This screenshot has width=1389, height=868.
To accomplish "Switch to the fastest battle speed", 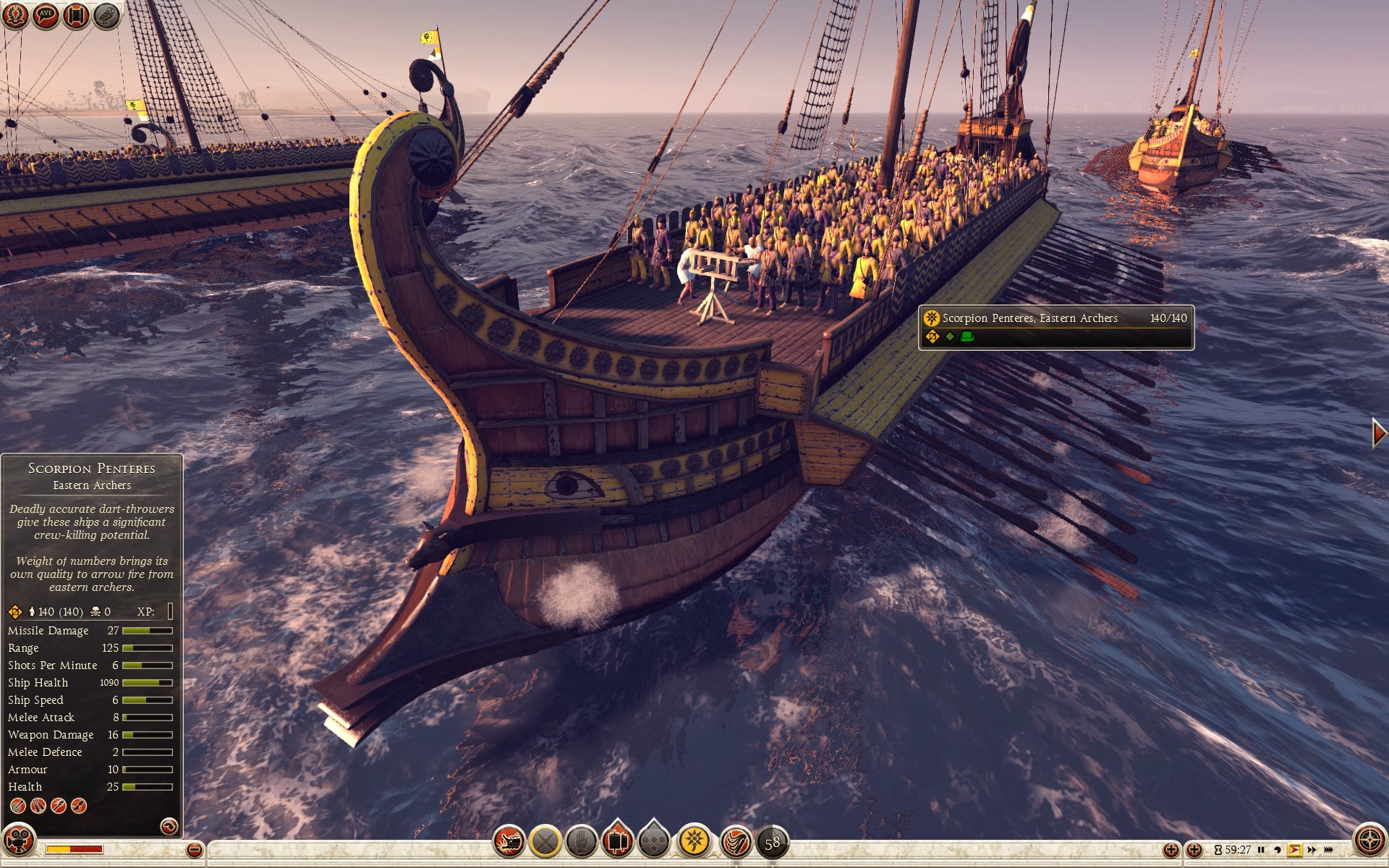I will tap(1329, 850).
